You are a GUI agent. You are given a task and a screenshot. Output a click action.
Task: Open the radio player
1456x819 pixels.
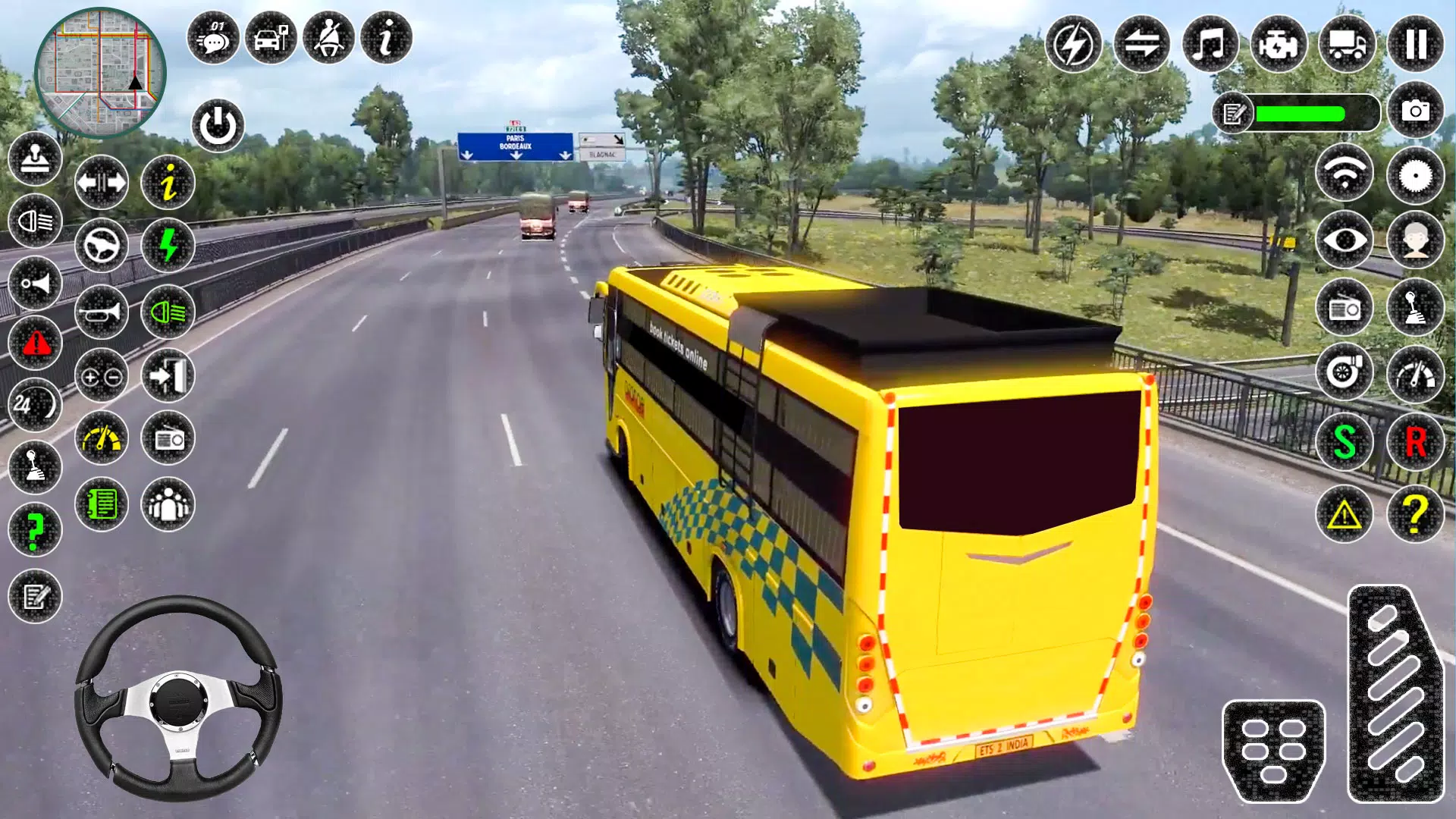tap(169, 439)
